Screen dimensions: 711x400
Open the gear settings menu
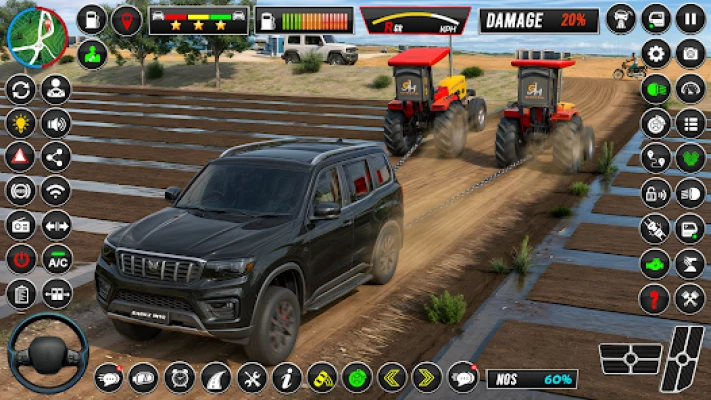656,54
